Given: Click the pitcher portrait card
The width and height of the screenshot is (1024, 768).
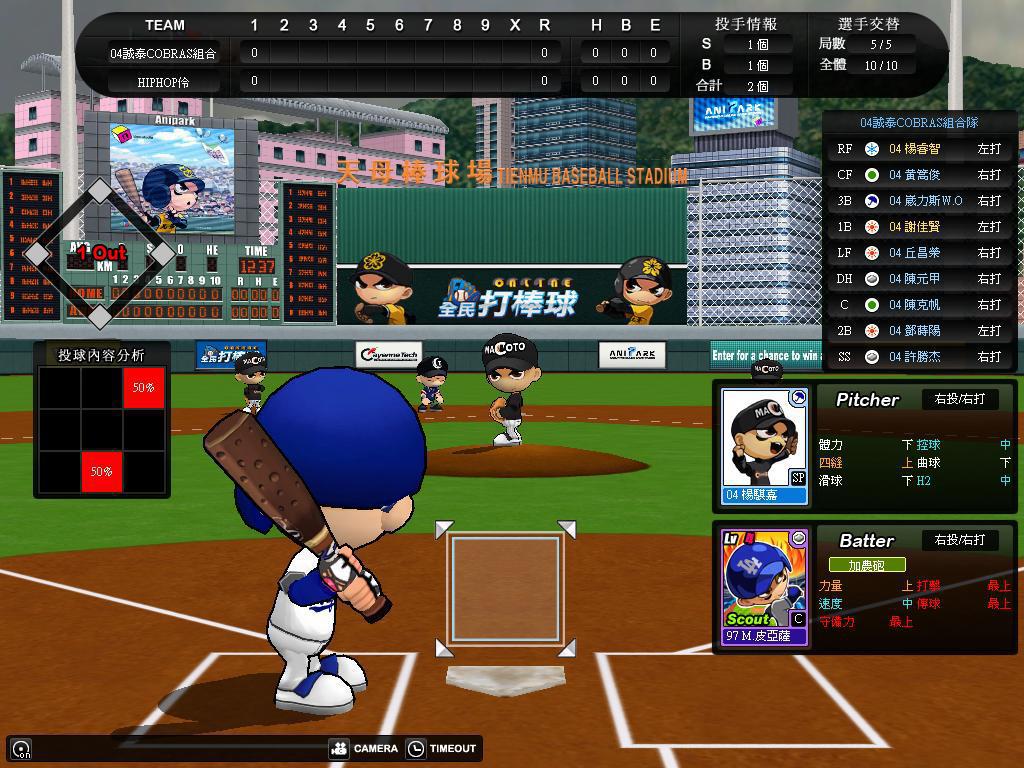Looking at the screenshot, I should (x=764, y=445).
